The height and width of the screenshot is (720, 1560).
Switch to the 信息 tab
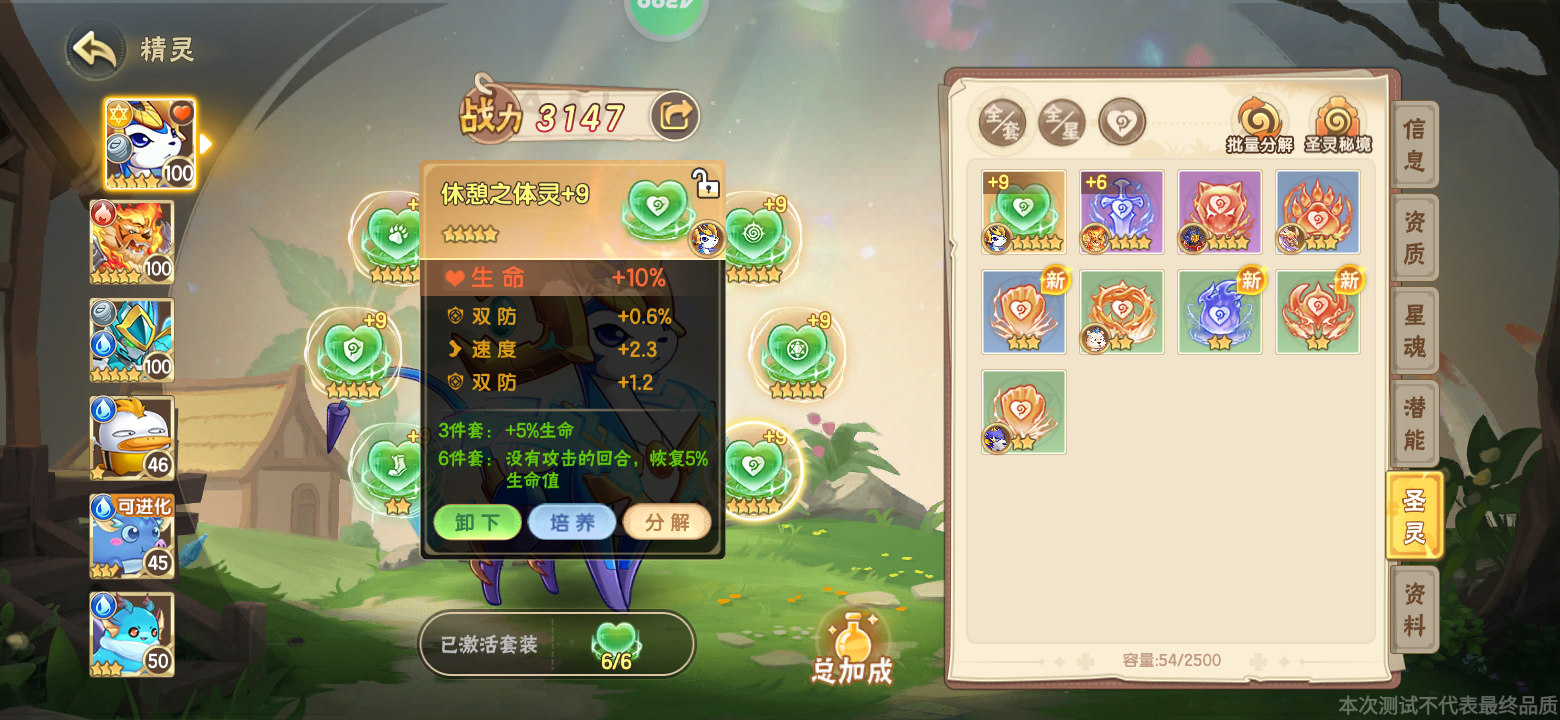click(1414, 144)
